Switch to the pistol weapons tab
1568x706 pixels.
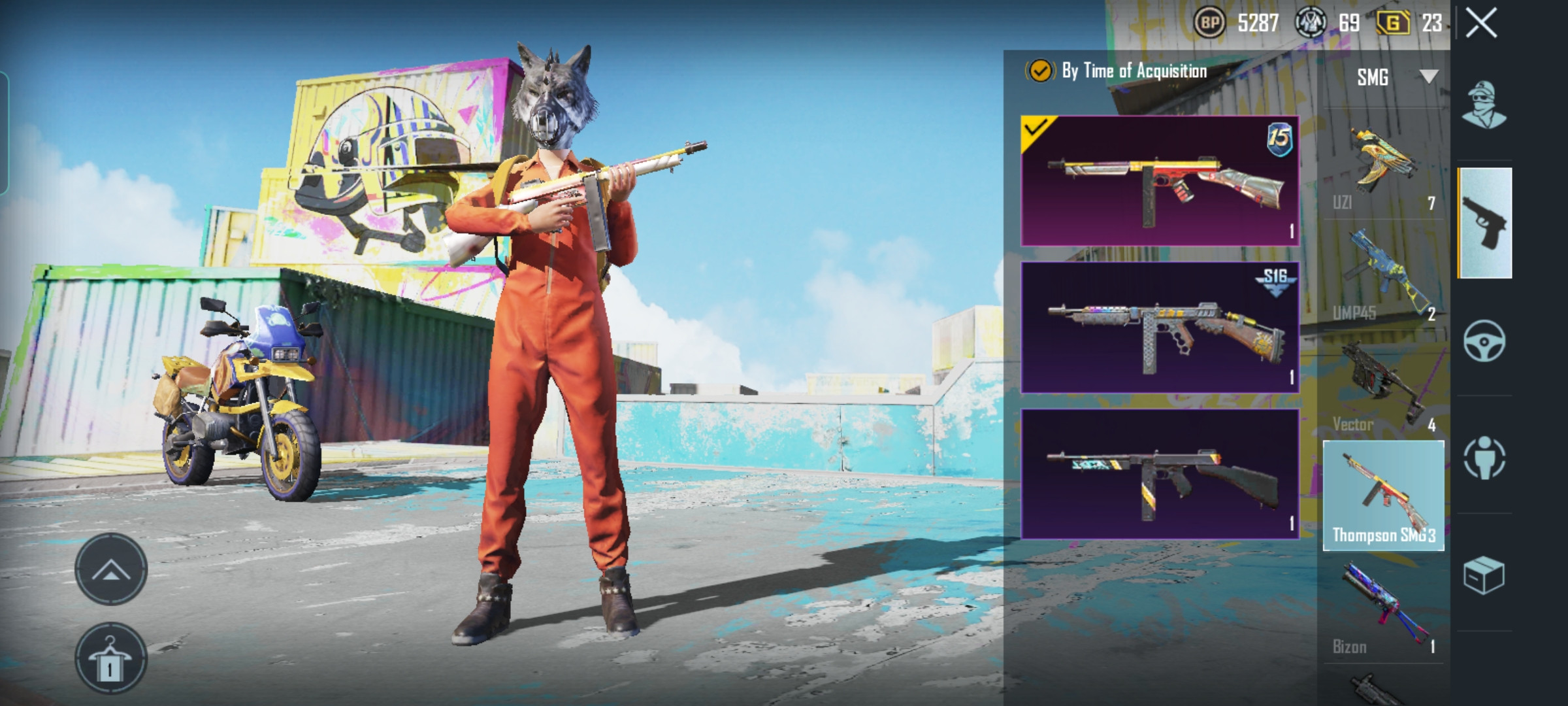1484,223
